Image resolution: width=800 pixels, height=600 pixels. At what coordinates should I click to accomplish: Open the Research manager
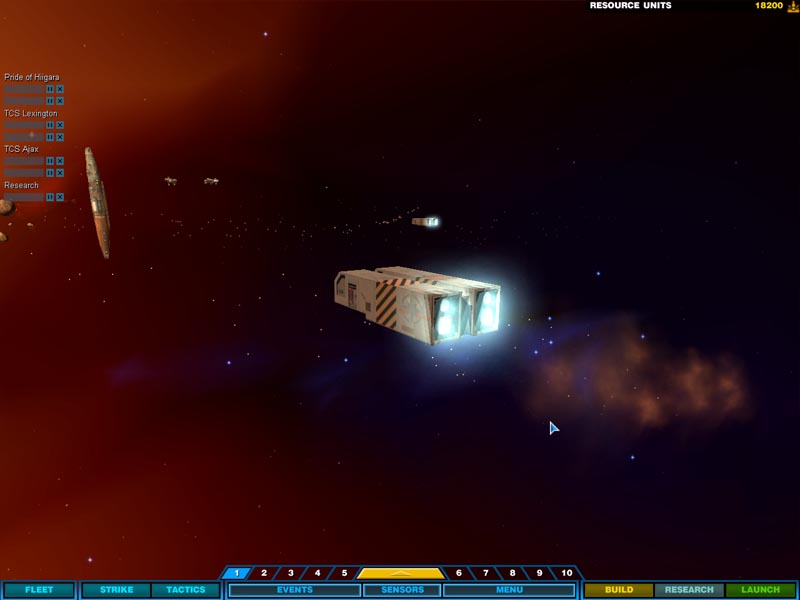tap(689, 590)
